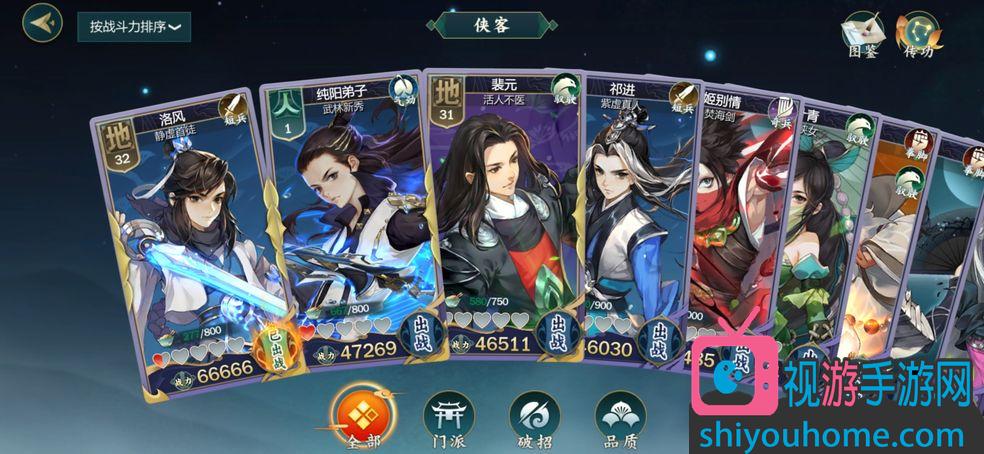Open the 传功 feature
This screenshot has height=454, width=984.
[918, 34]
